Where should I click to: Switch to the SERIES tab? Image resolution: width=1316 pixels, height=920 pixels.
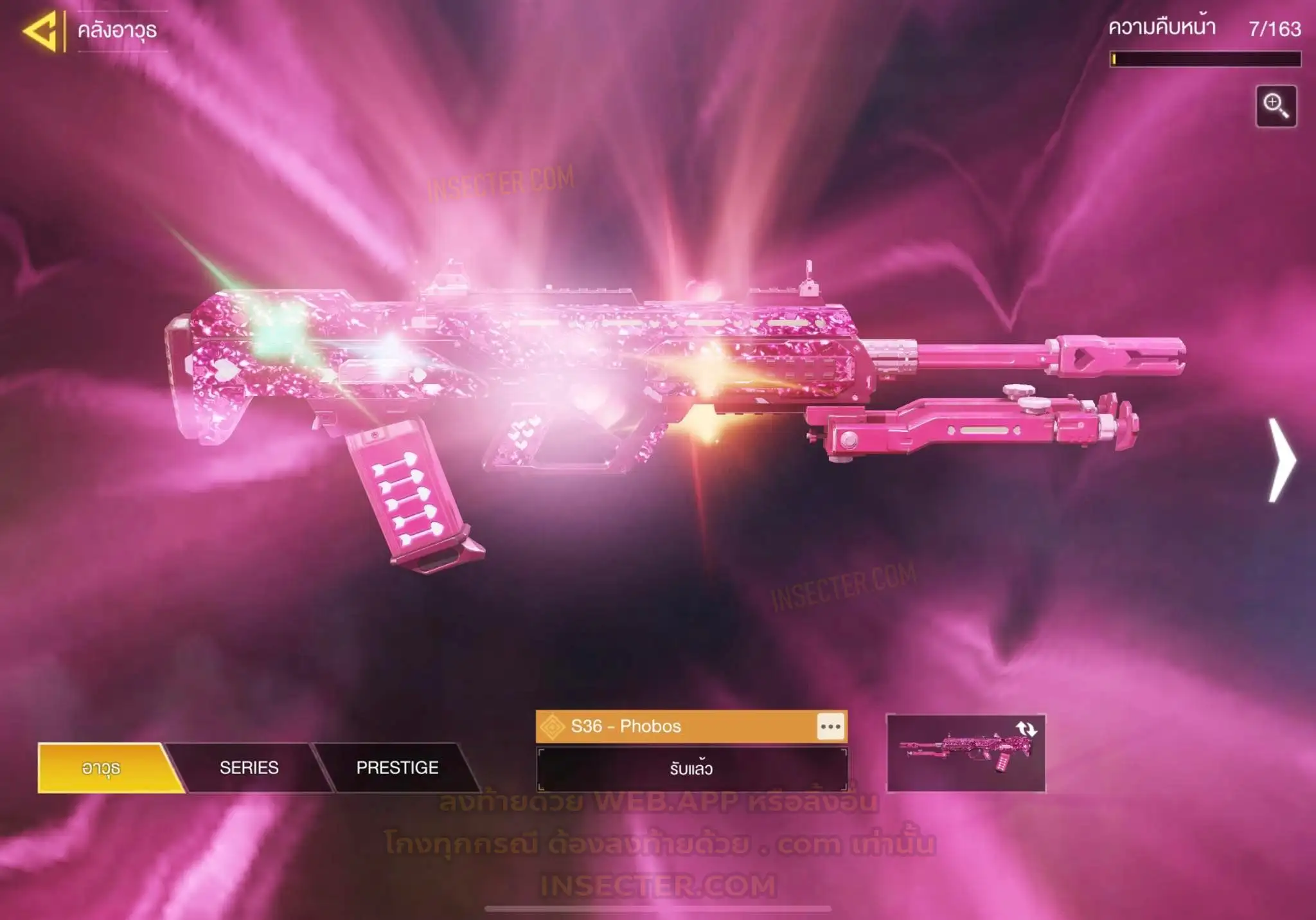click(x=249, y=768)
